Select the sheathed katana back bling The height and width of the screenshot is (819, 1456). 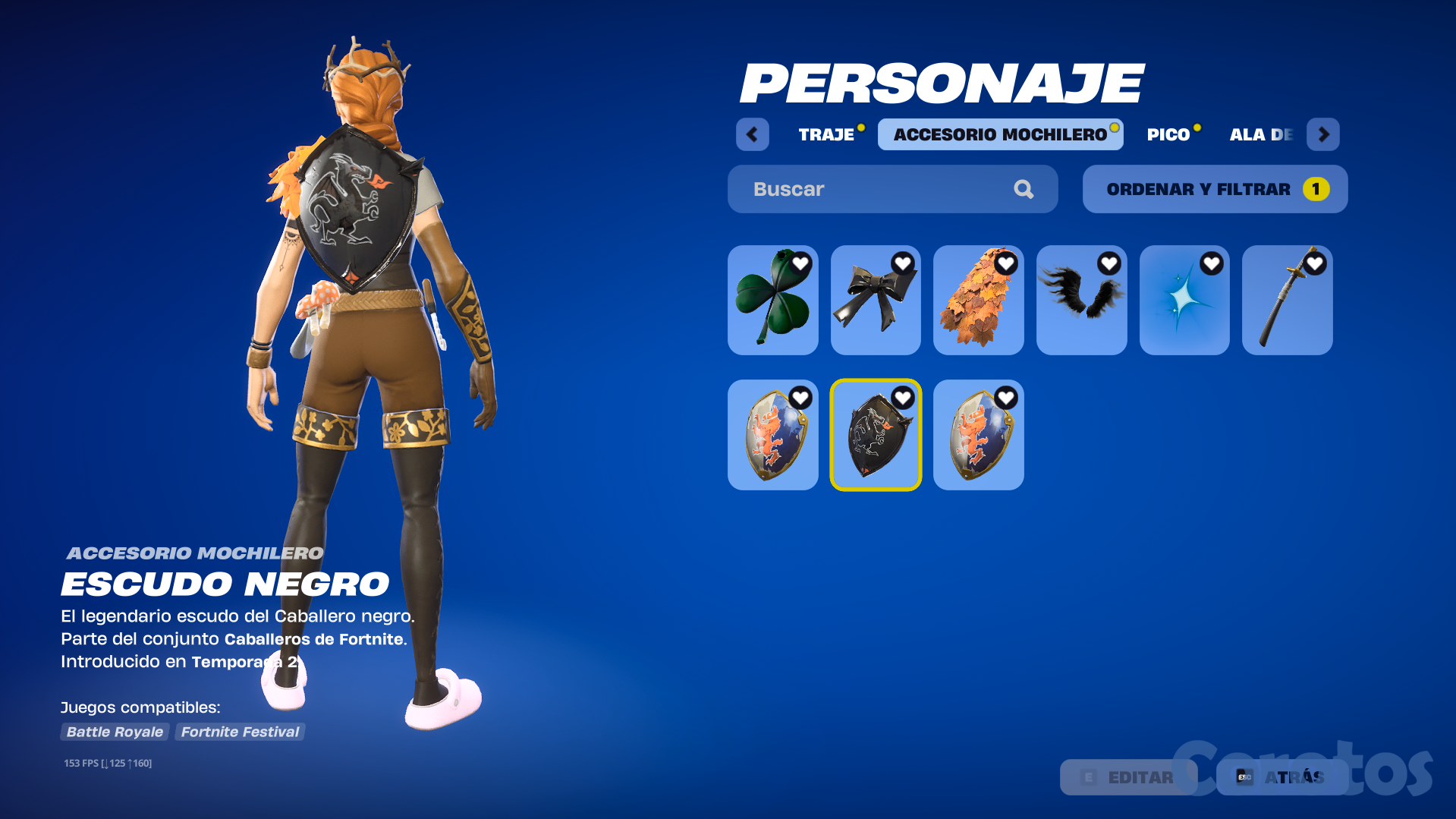point(1287,304)
